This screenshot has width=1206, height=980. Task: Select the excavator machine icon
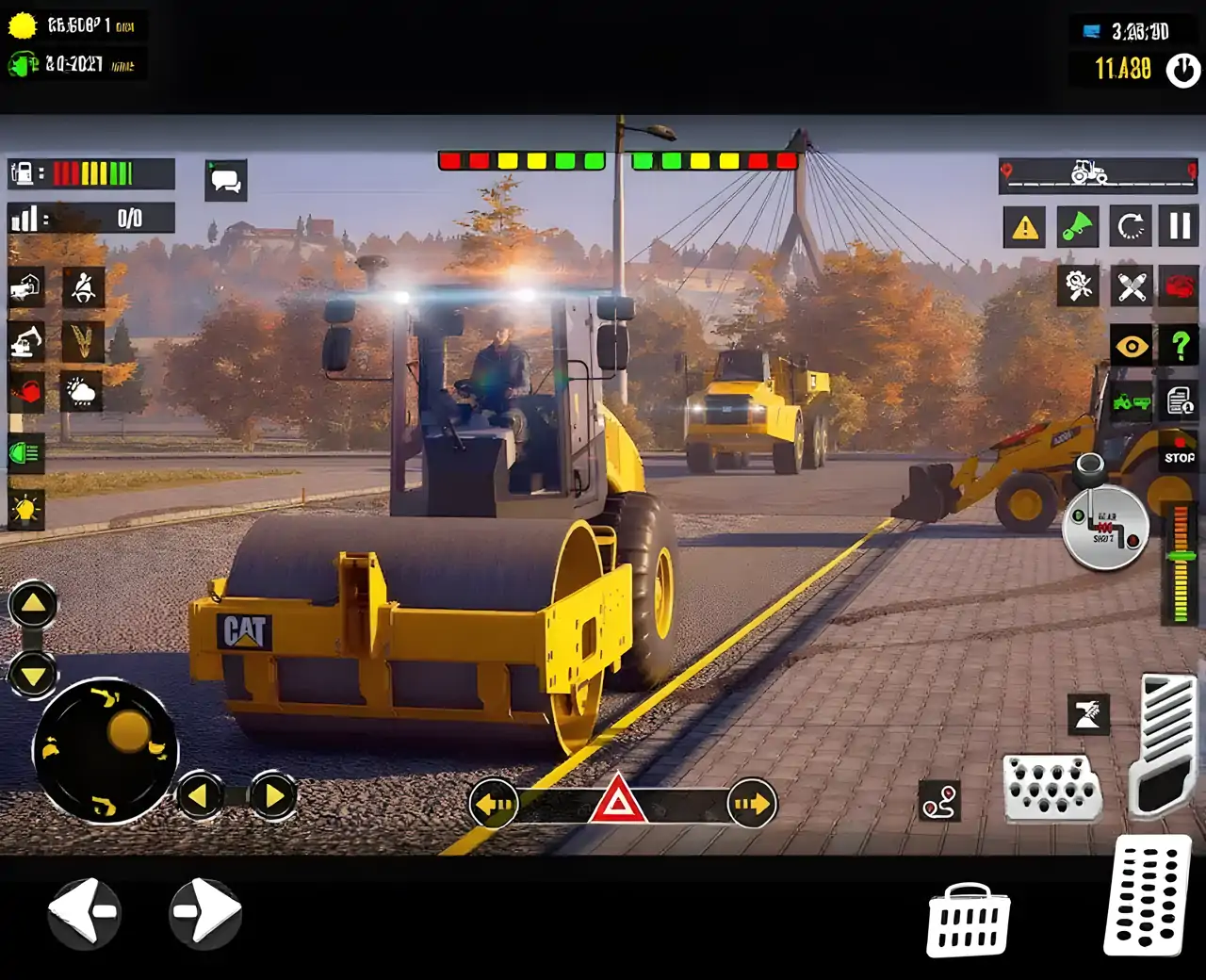pyautogui.click(x=26, y=342)
